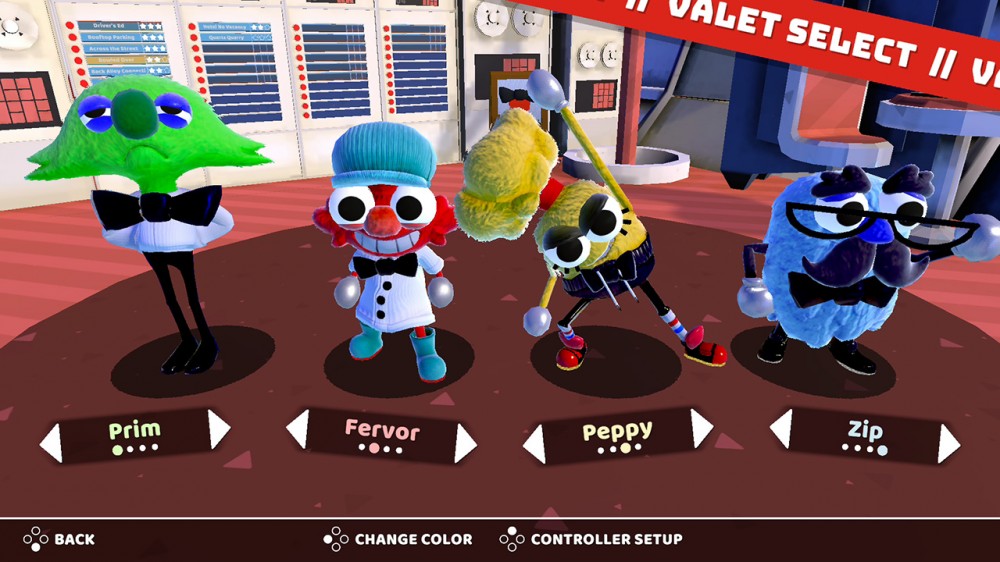
Task: Activate the Change Color option
Action: point(398,539)
